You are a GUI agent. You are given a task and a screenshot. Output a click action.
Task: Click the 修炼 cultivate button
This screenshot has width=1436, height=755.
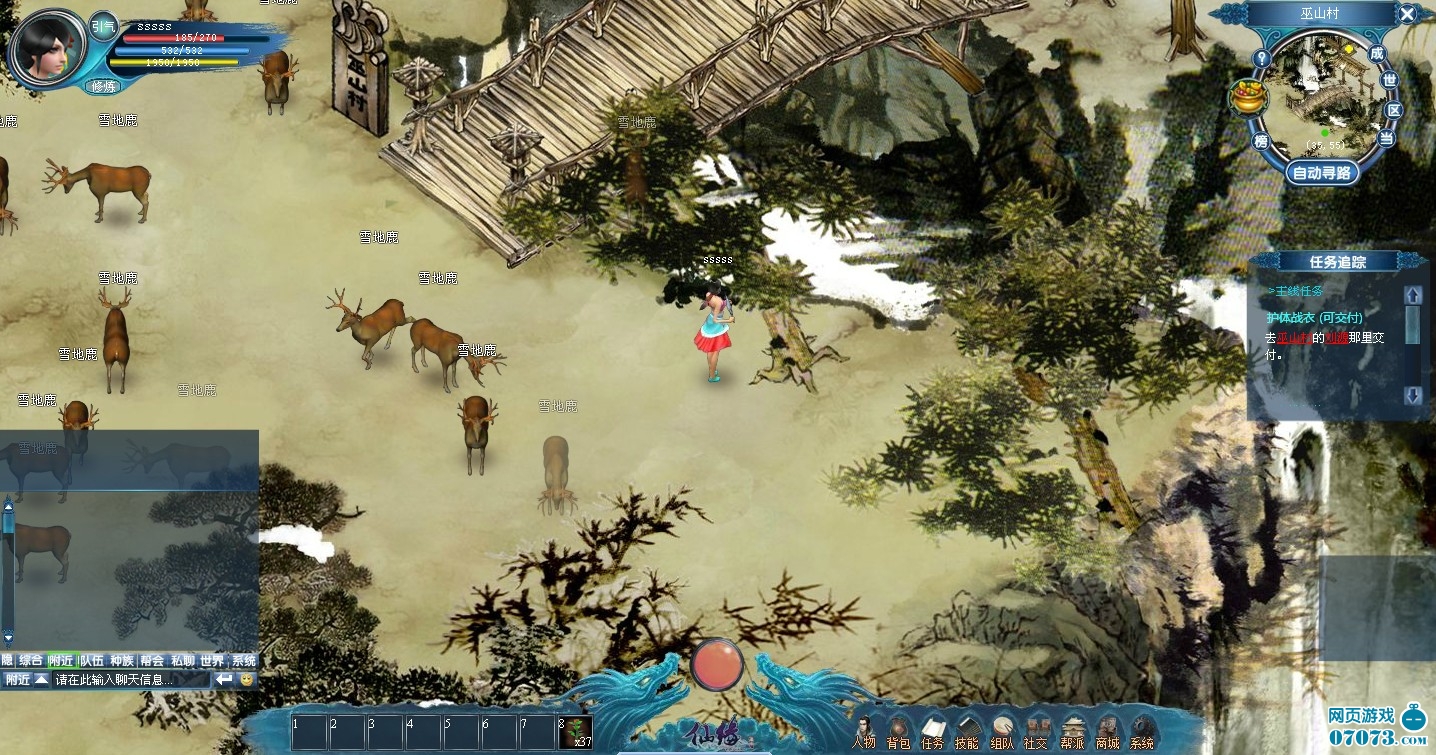103,87
